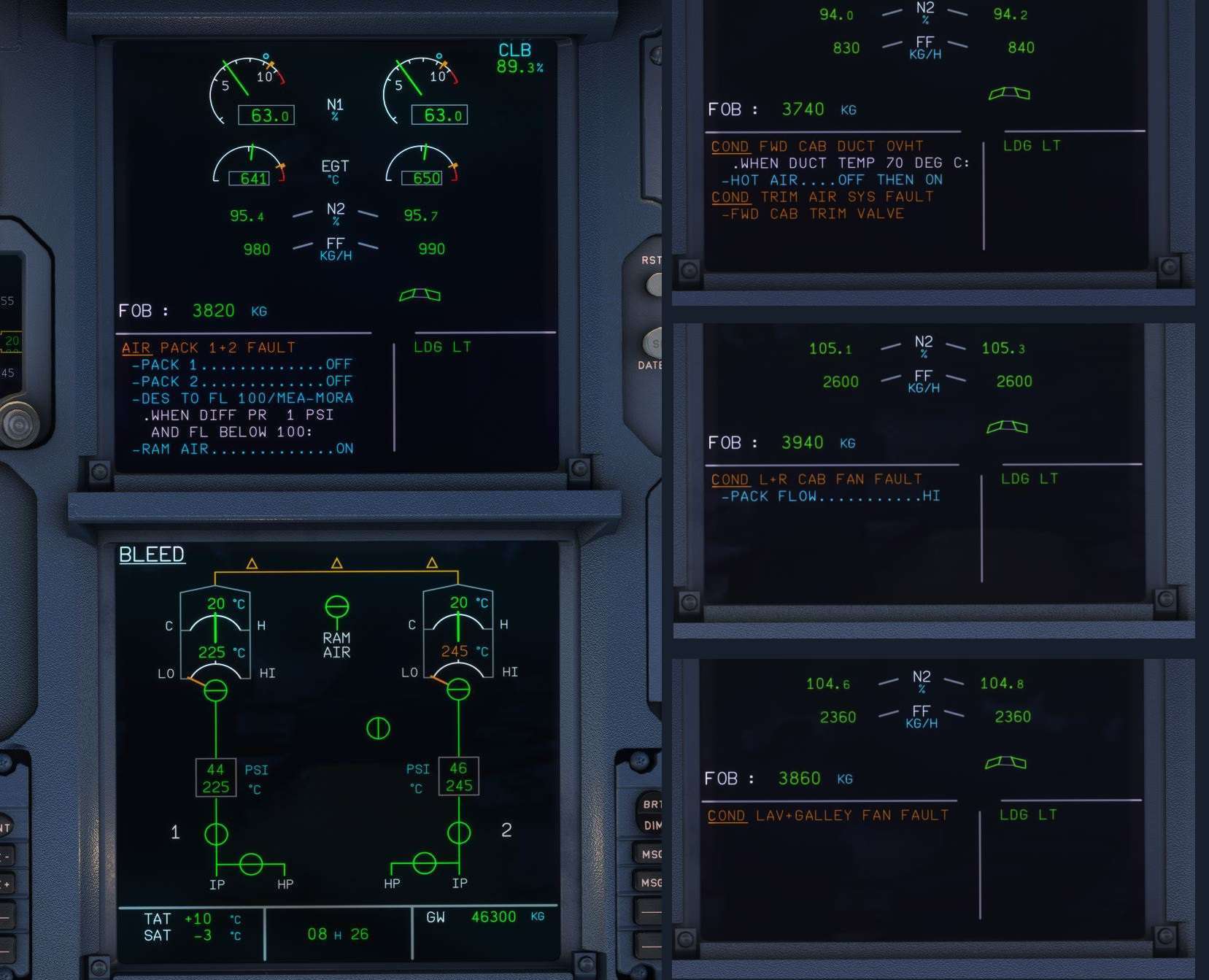Tap the BRT brightness key

(651, 803)
